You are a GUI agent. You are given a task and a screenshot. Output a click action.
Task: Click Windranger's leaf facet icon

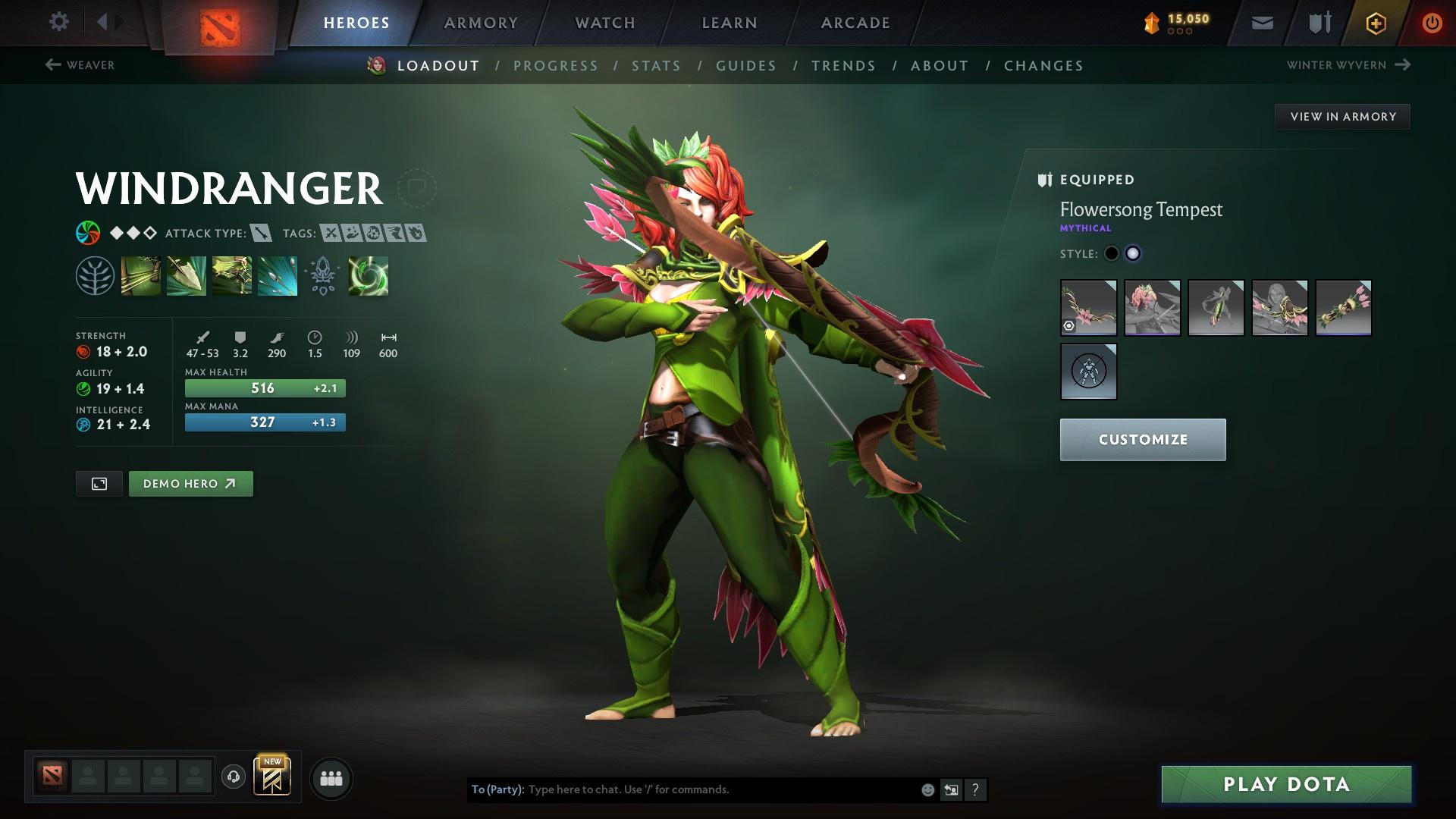[x=95, y=275]
